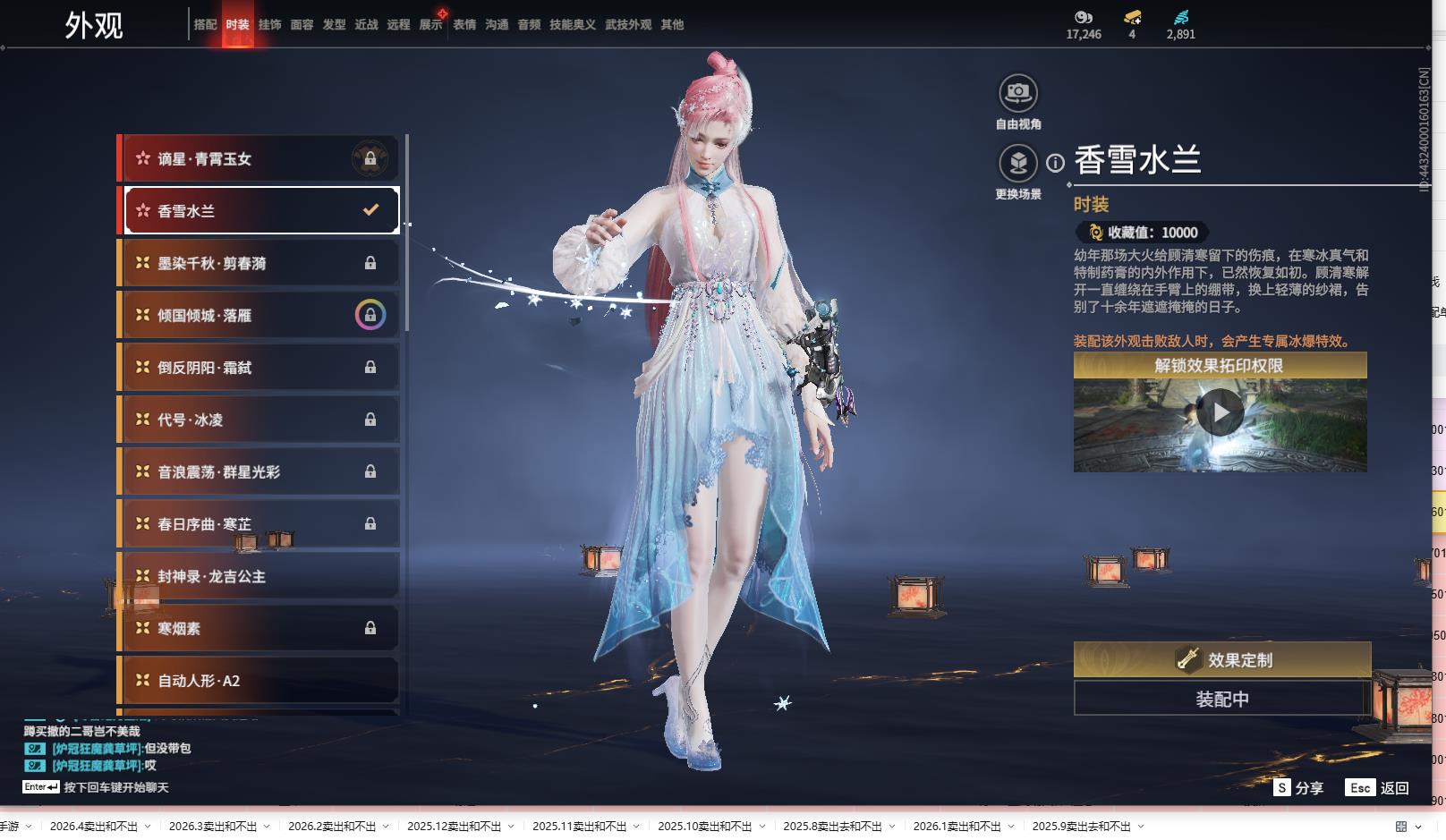Choose the 武技外观 tab
This screenshot has width=1446, height=840.
coord(628,25)
